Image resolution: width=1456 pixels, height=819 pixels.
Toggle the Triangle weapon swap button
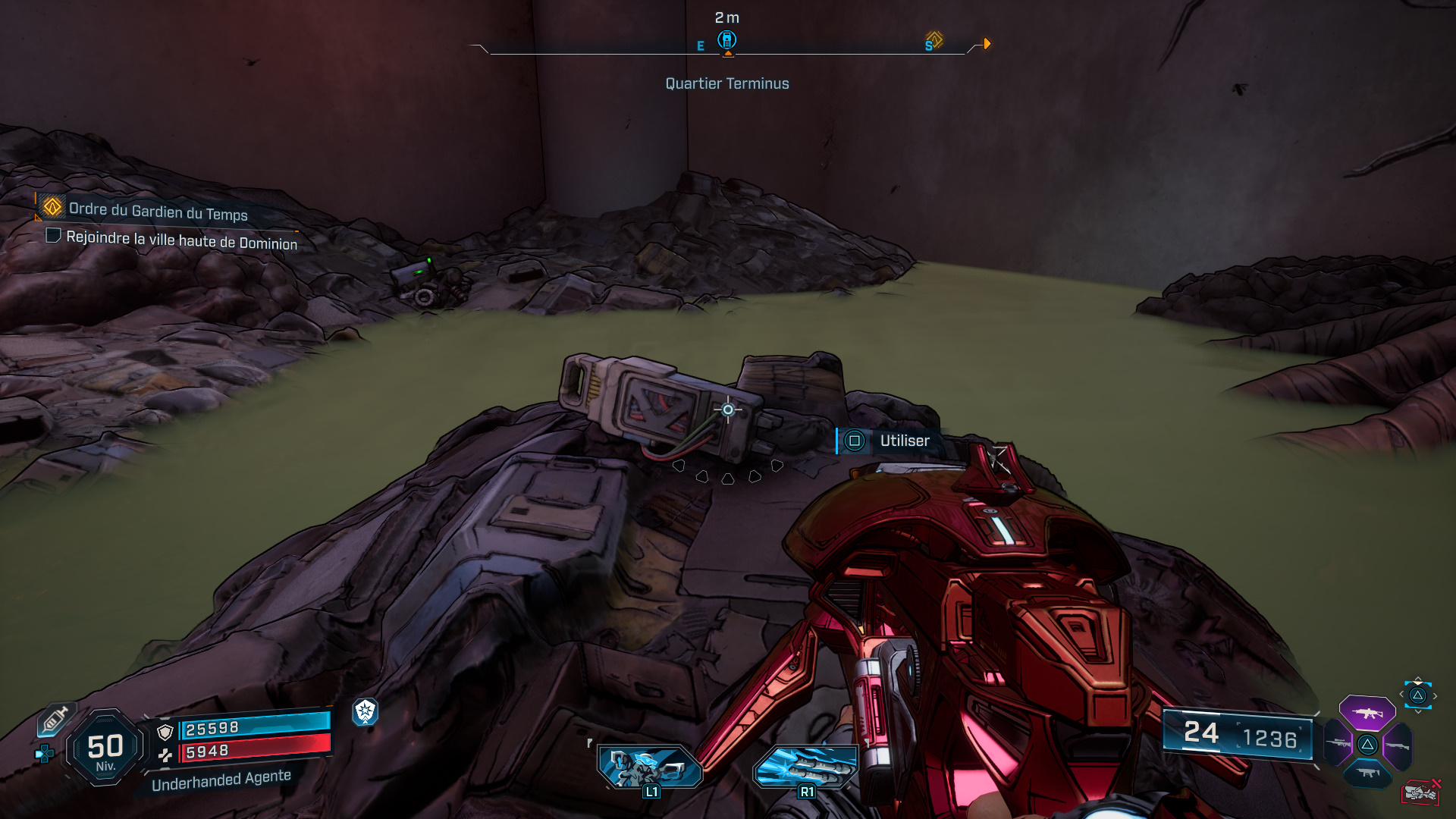tap(1417, 695)
